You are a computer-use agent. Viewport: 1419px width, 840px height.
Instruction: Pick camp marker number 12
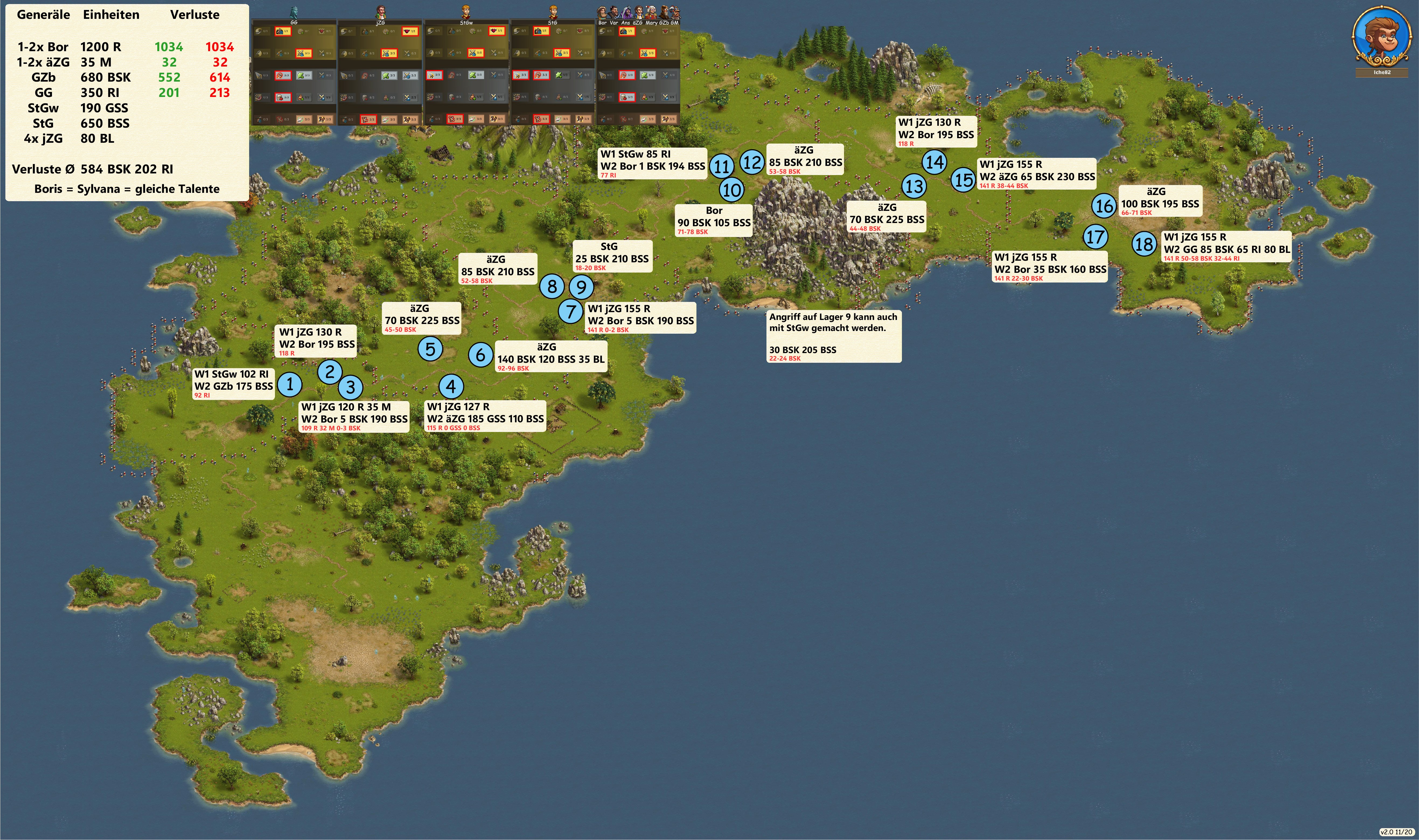pos(752,162)
